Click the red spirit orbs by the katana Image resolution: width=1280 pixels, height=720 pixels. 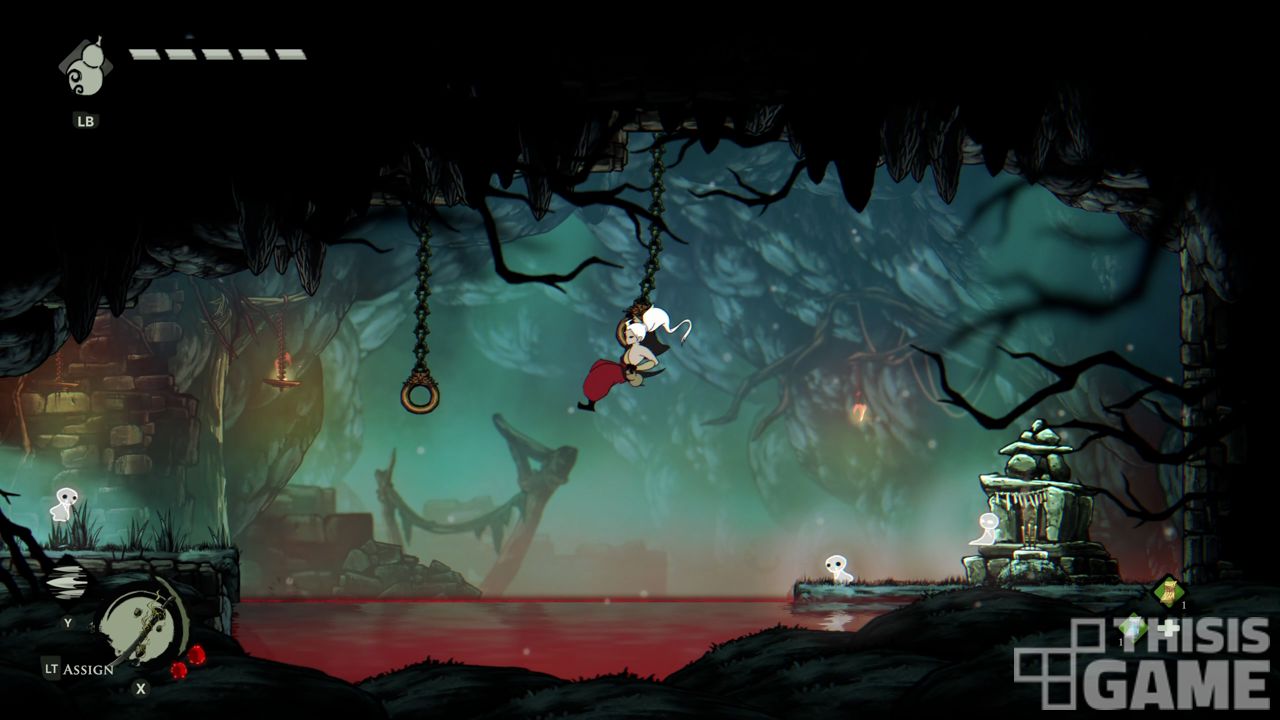(188, 661)
